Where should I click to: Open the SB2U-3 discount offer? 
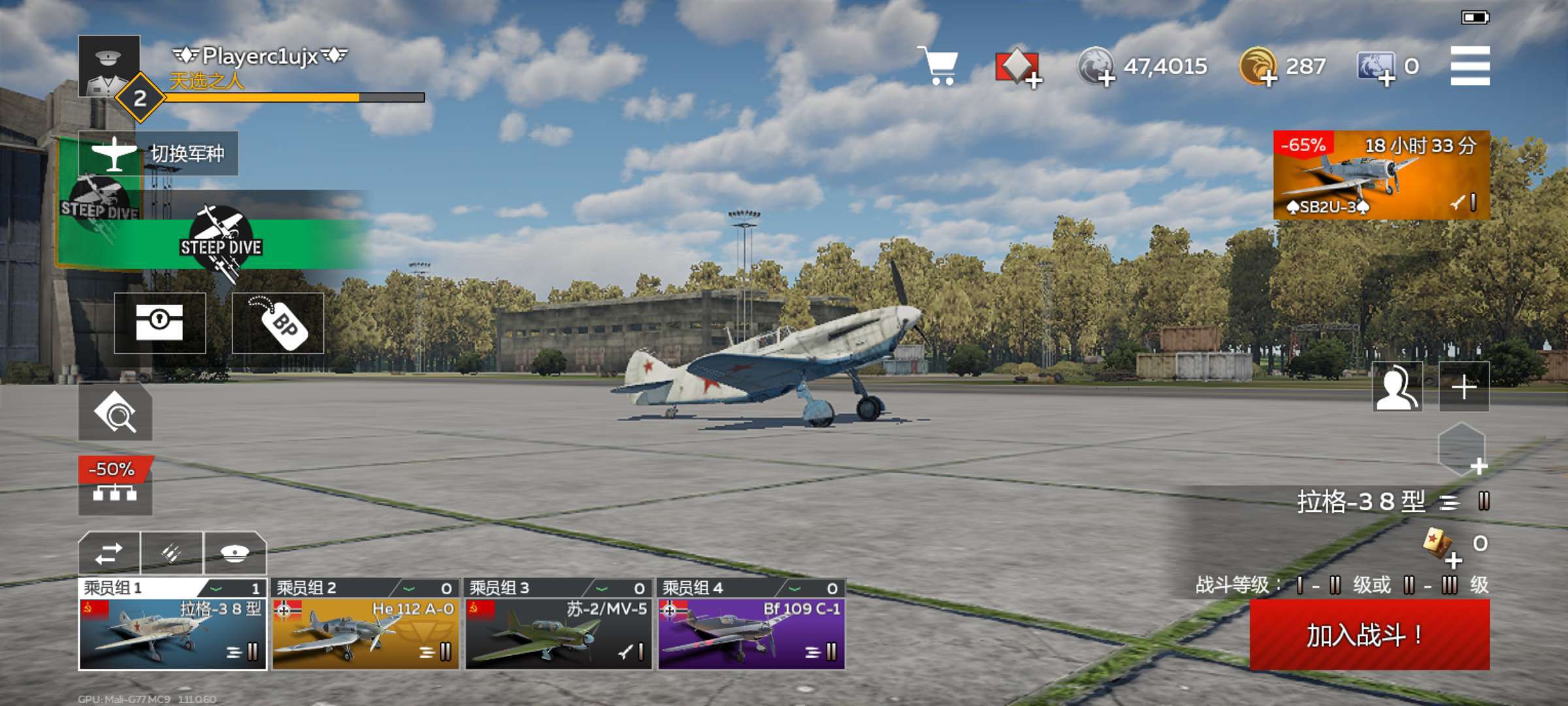(x=1381, y=175)
